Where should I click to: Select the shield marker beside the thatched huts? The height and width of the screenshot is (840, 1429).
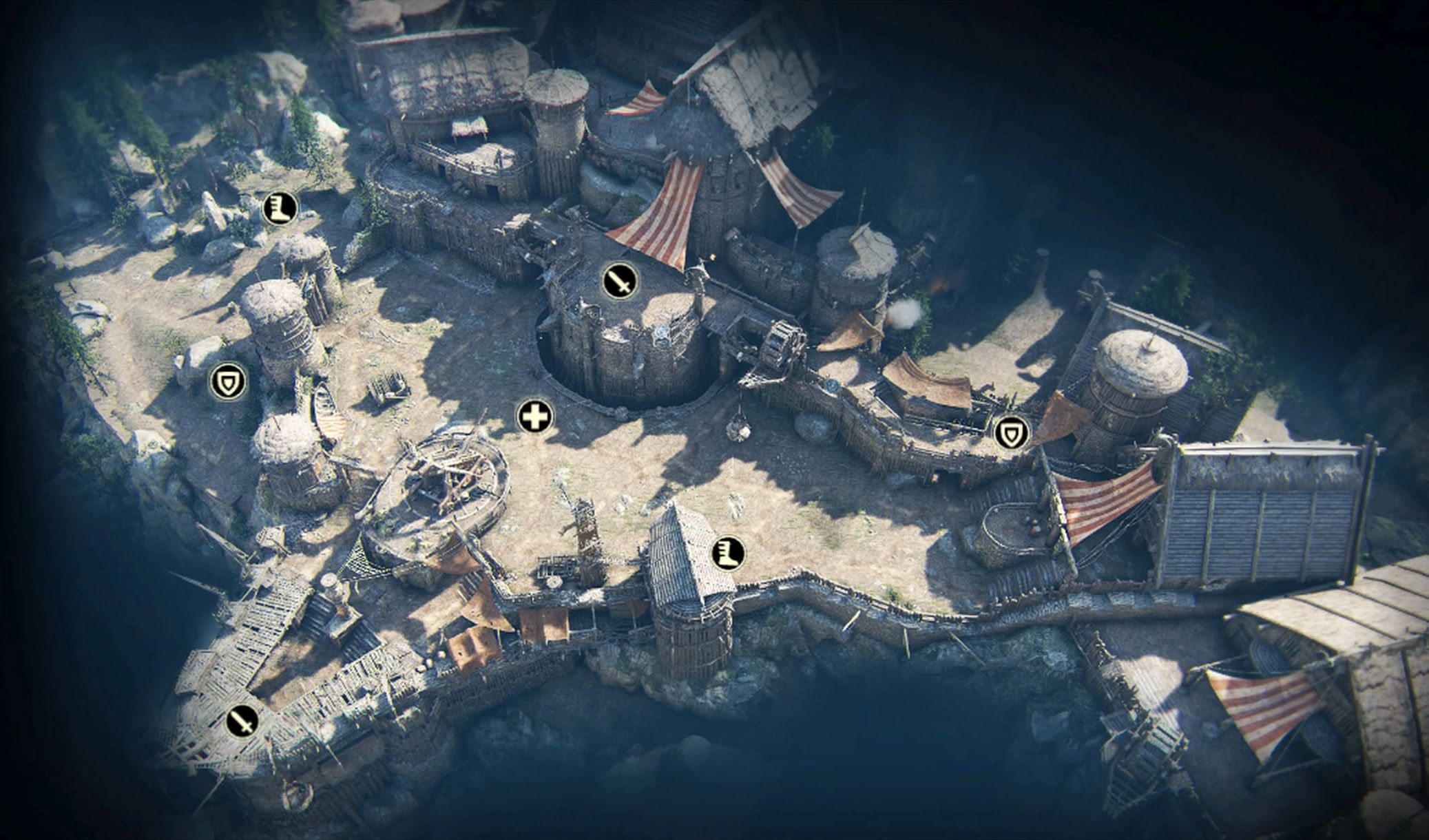[x=228, y=382]
